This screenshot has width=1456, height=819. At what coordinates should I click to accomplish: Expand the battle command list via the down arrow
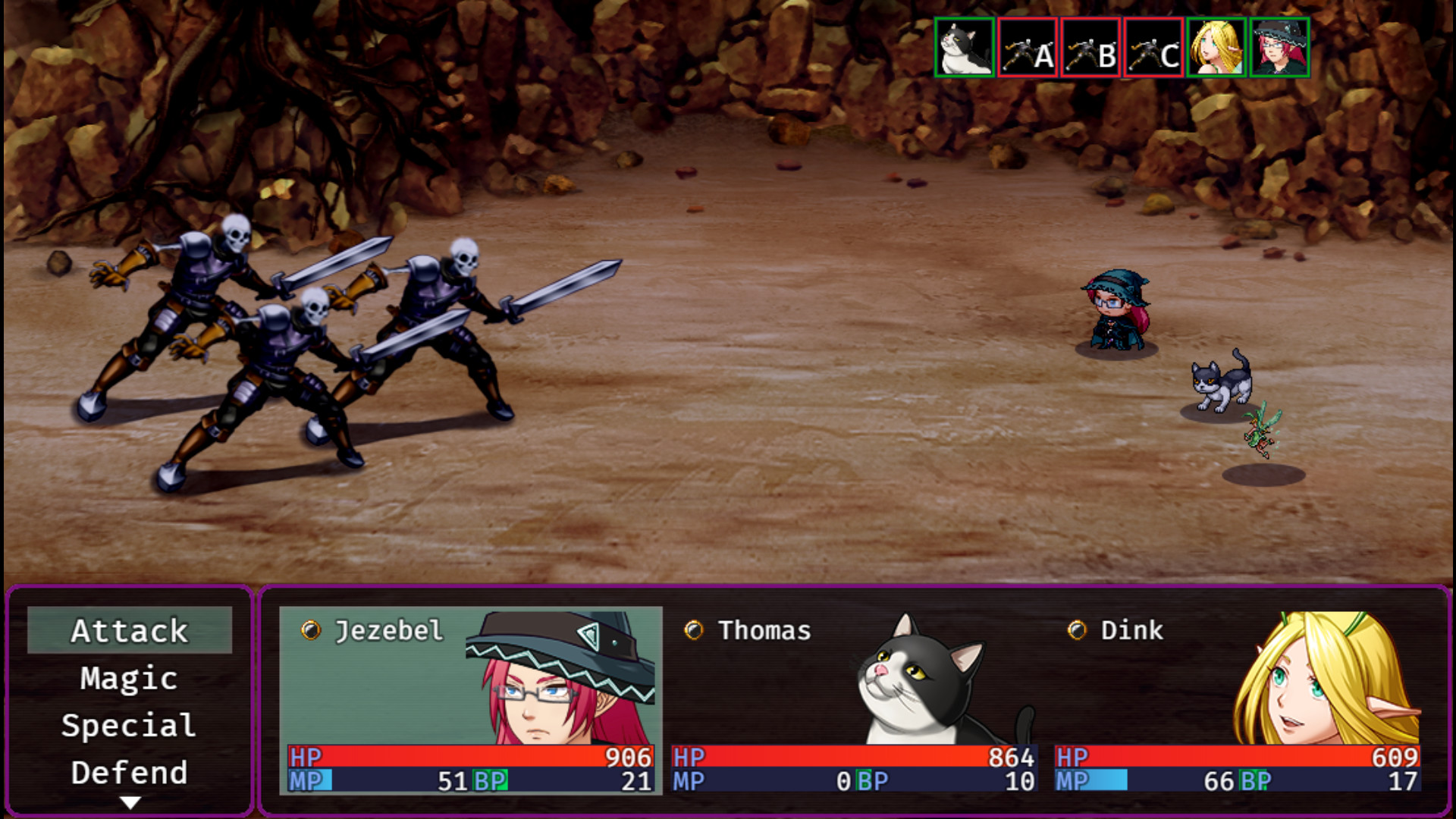tap(130, 801)
